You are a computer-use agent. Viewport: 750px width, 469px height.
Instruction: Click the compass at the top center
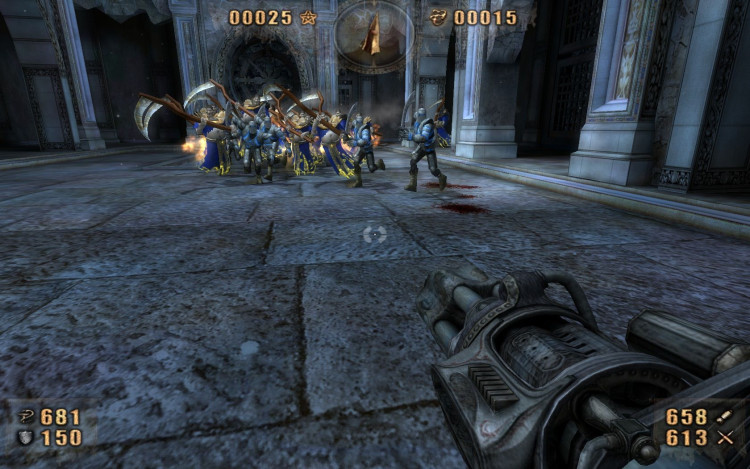pyautogui.click(x=373, y=35)
